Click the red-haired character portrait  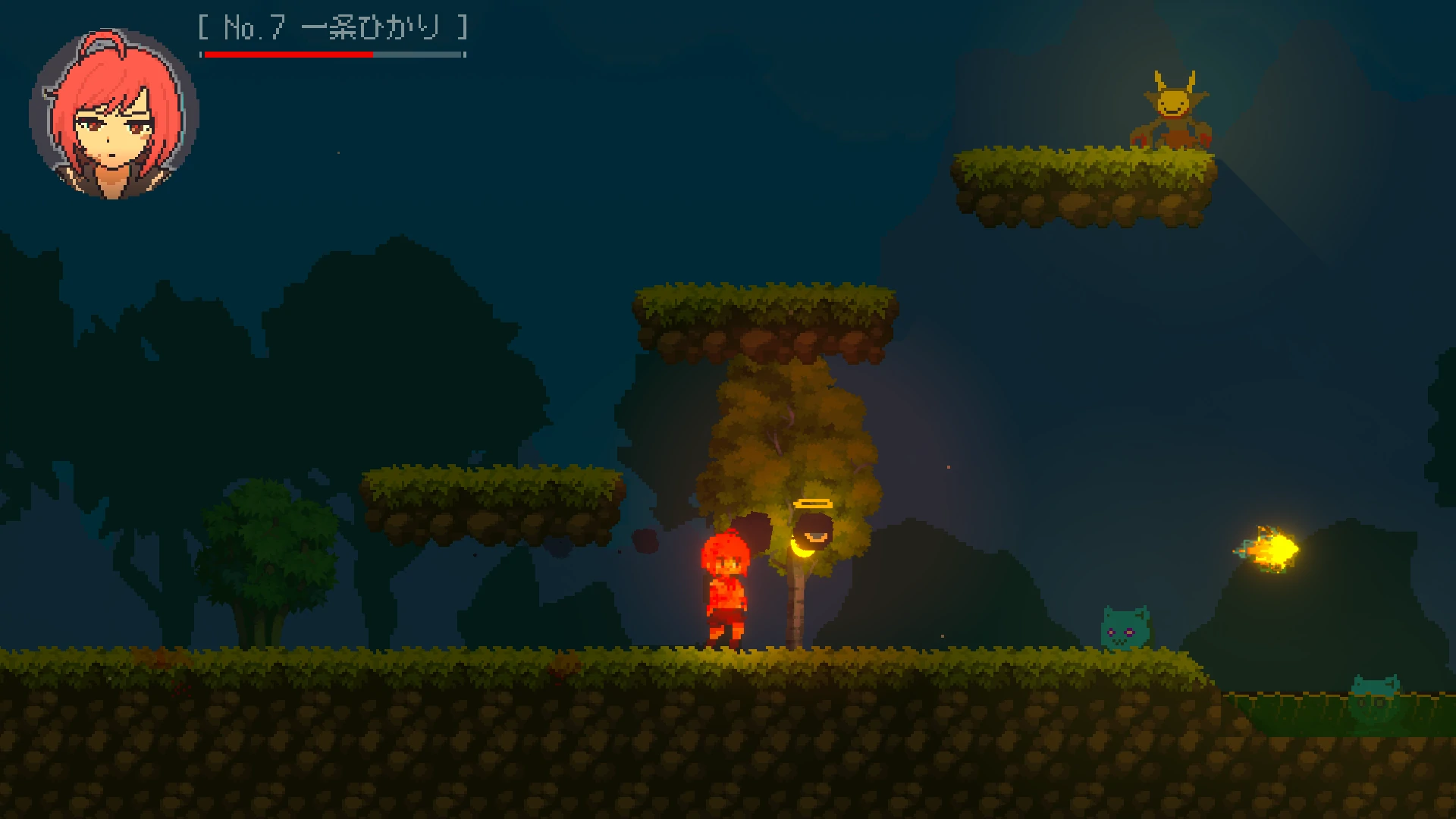click(x=114, y=115)
